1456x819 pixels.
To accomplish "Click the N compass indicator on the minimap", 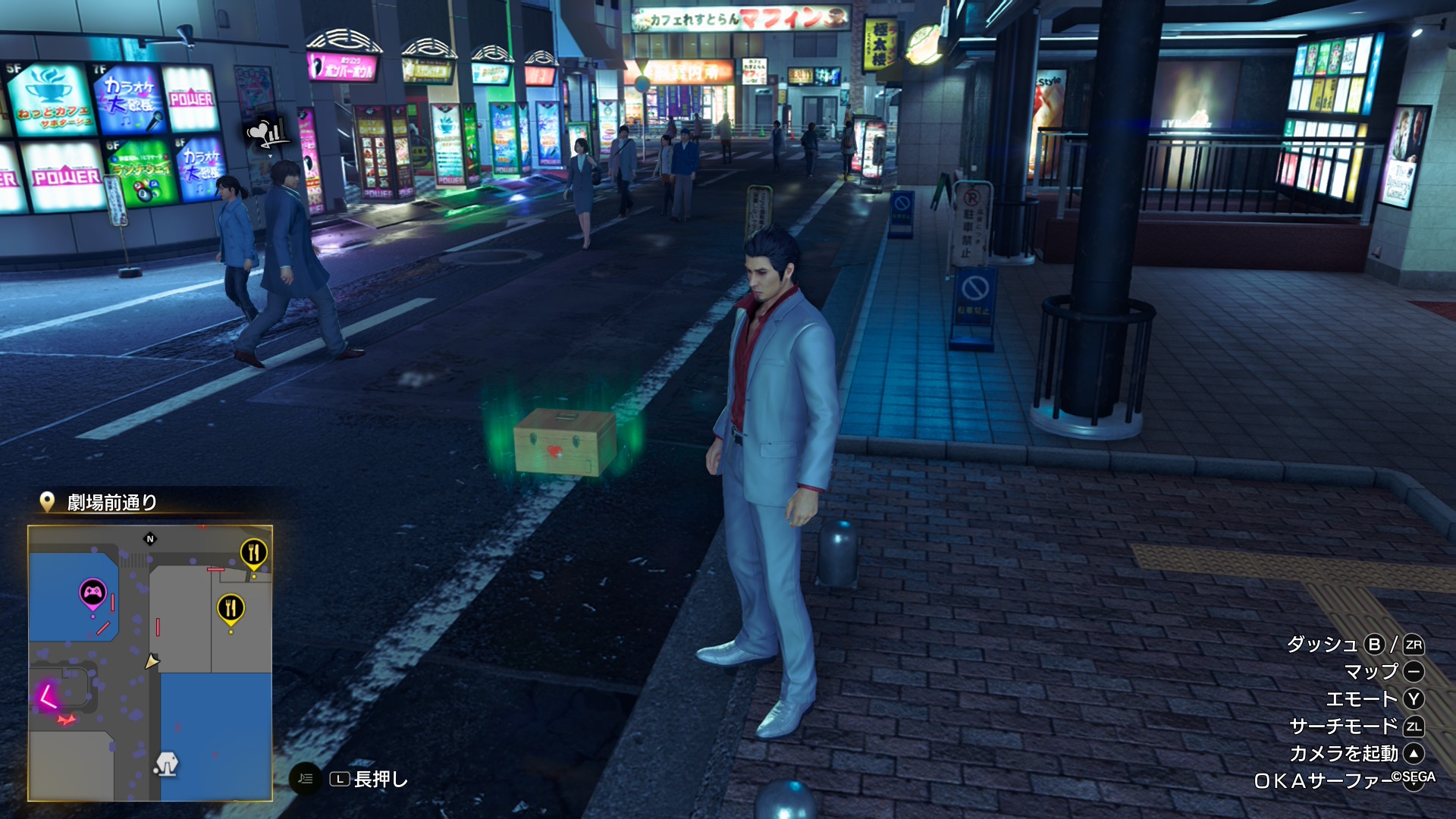I will 150,539.
